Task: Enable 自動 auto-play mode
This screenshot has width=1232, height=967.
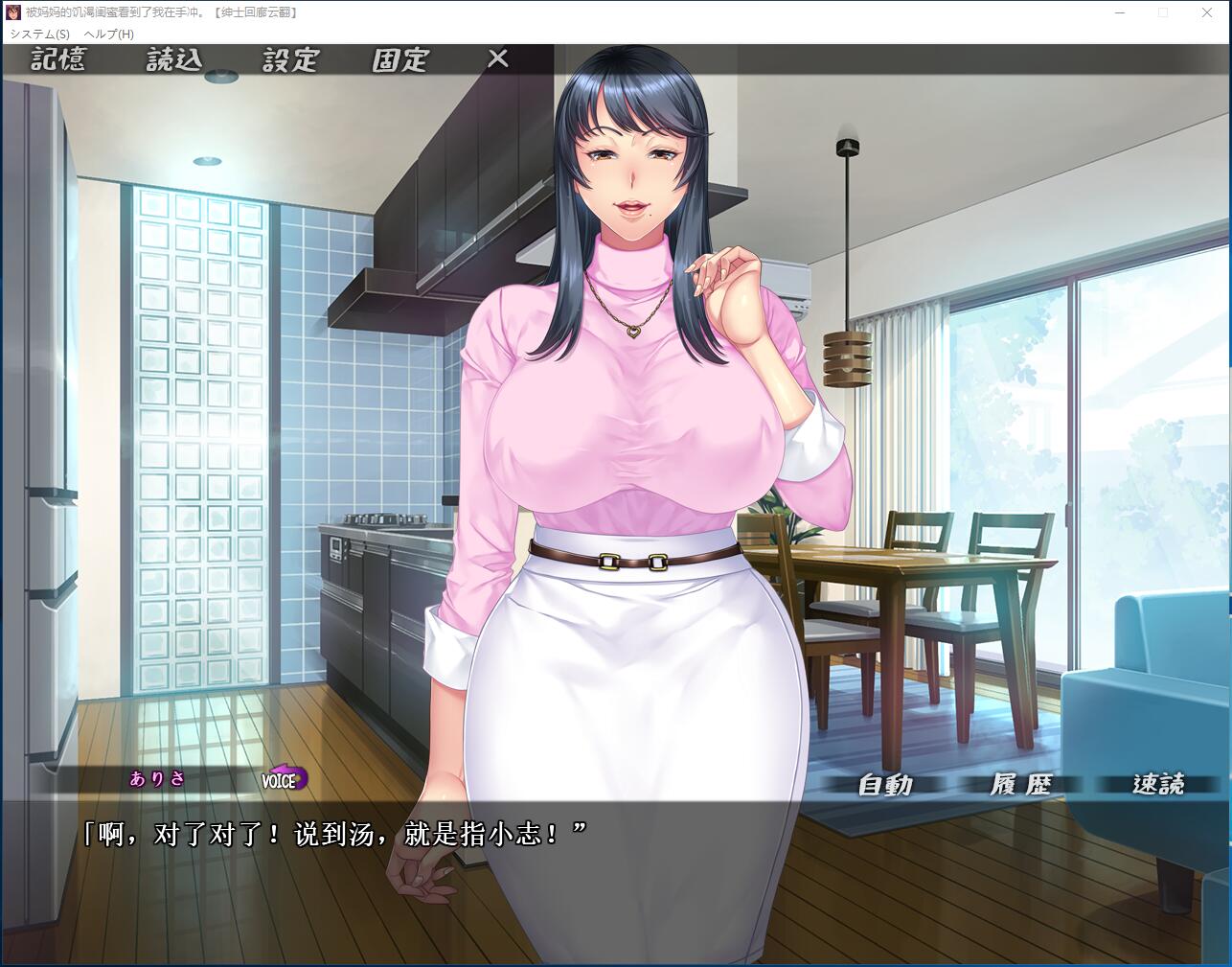Action: 885,785
